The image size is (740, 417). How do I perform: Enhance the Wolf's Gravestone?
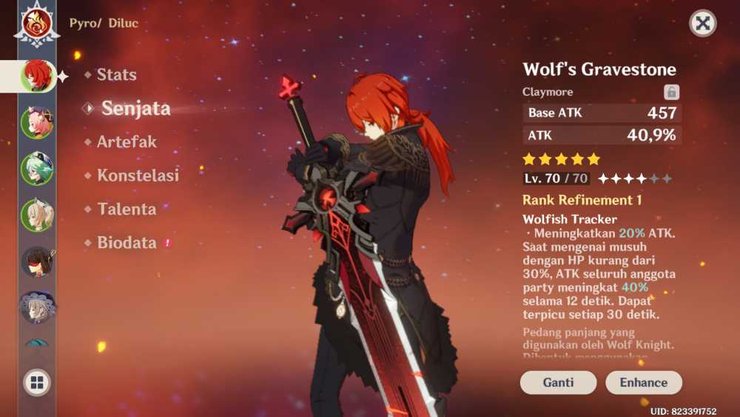643,382
